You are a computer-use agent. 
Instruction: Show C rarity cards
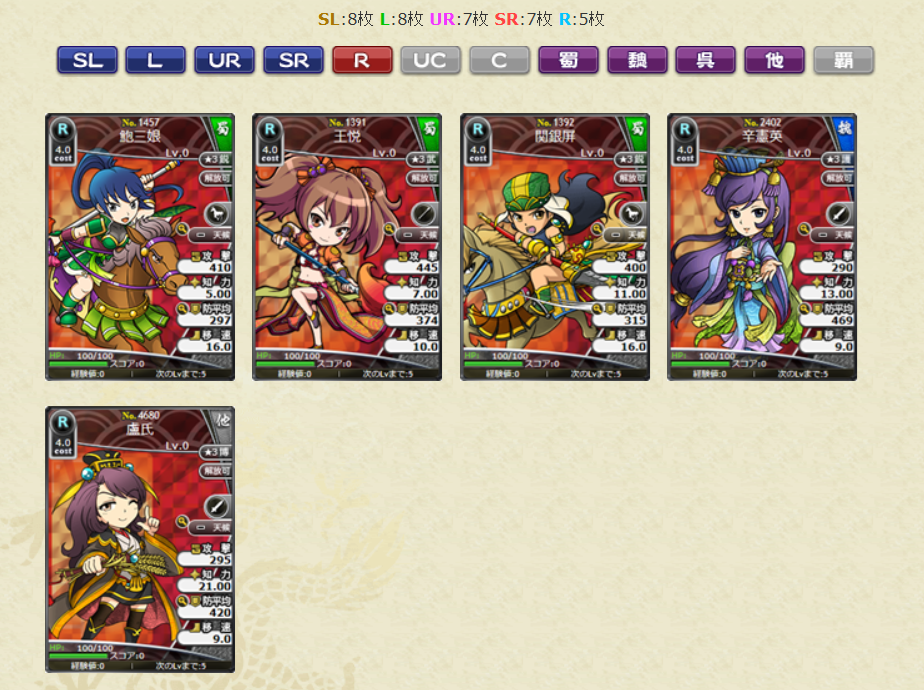[499, 60]
